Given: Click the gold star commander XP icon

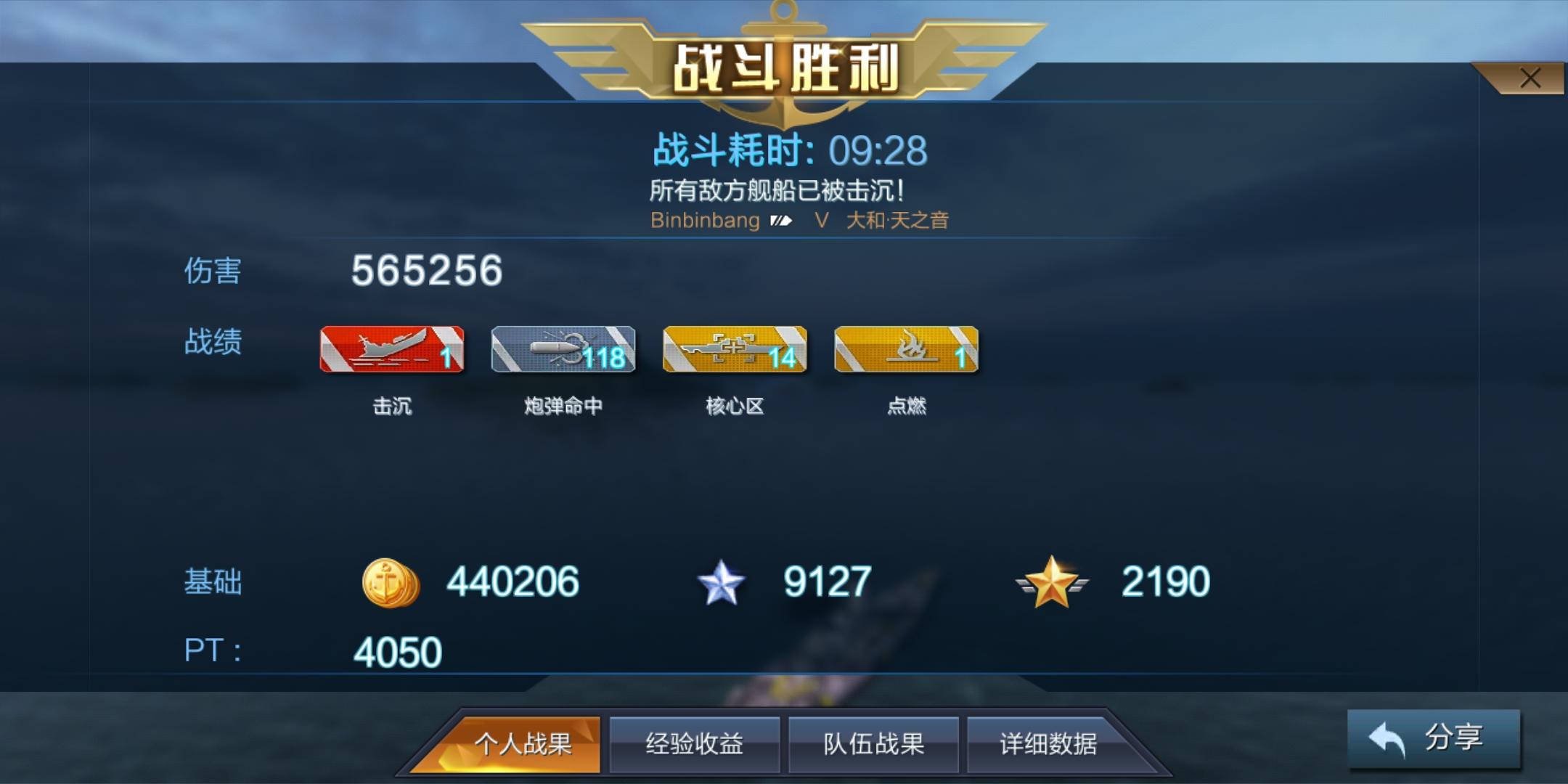Looking at the screenshot, I should [1050, 581].
